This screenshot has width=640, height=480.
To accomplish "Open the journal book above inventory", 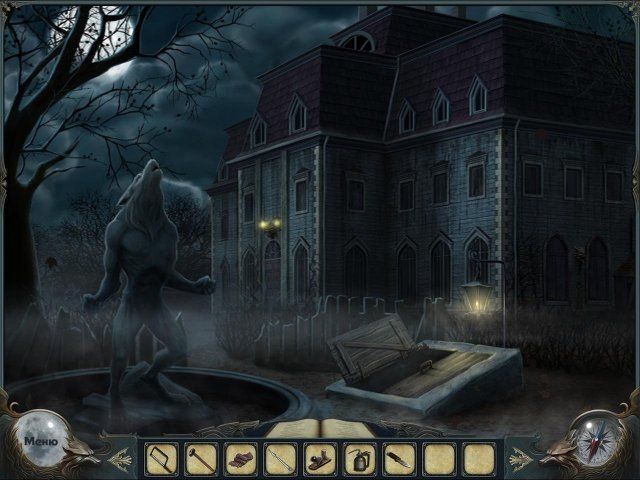I will click(x=319, y=430).
